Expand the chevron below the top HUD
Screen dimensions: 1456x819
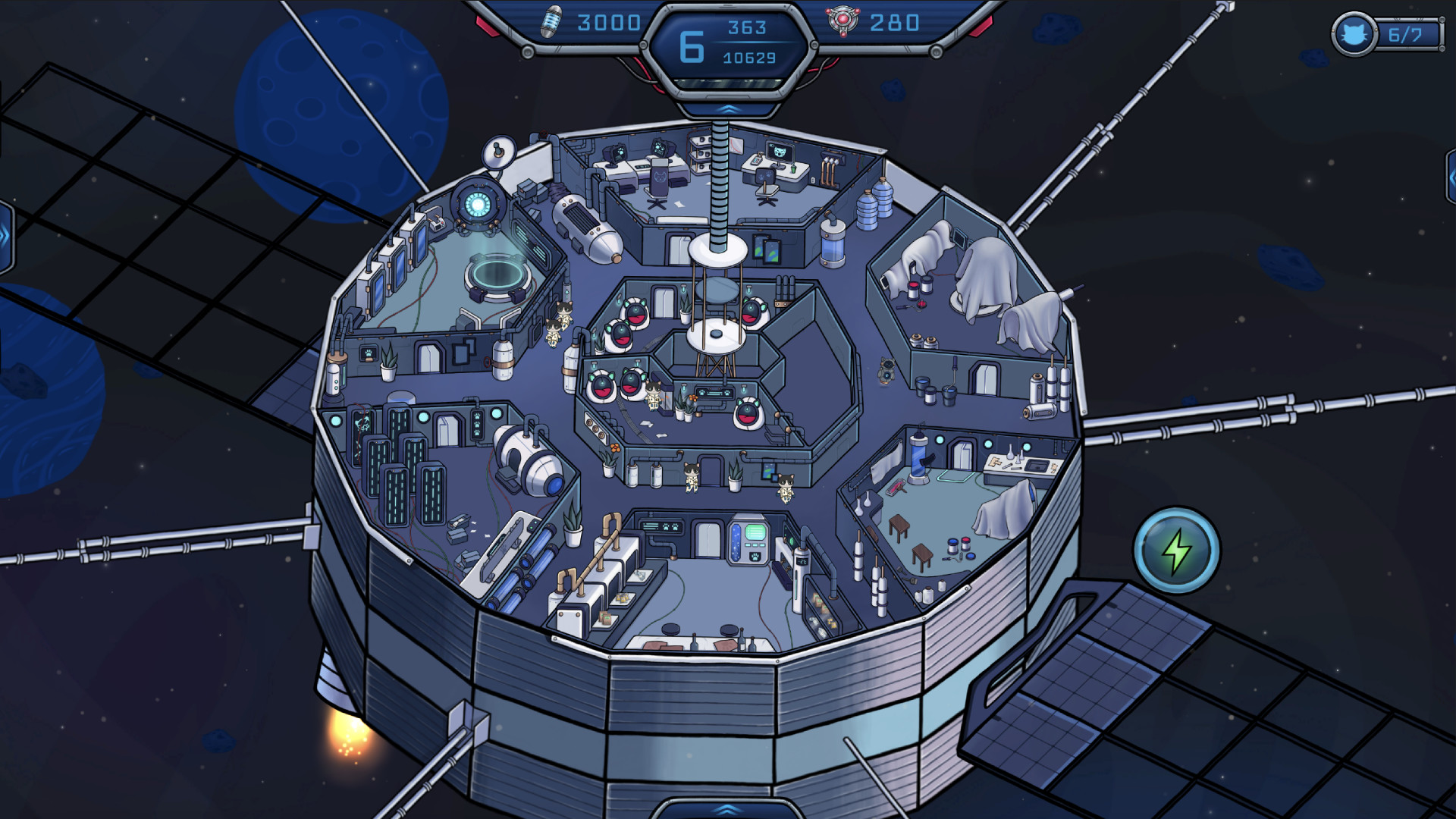click(x=728, y=109)
